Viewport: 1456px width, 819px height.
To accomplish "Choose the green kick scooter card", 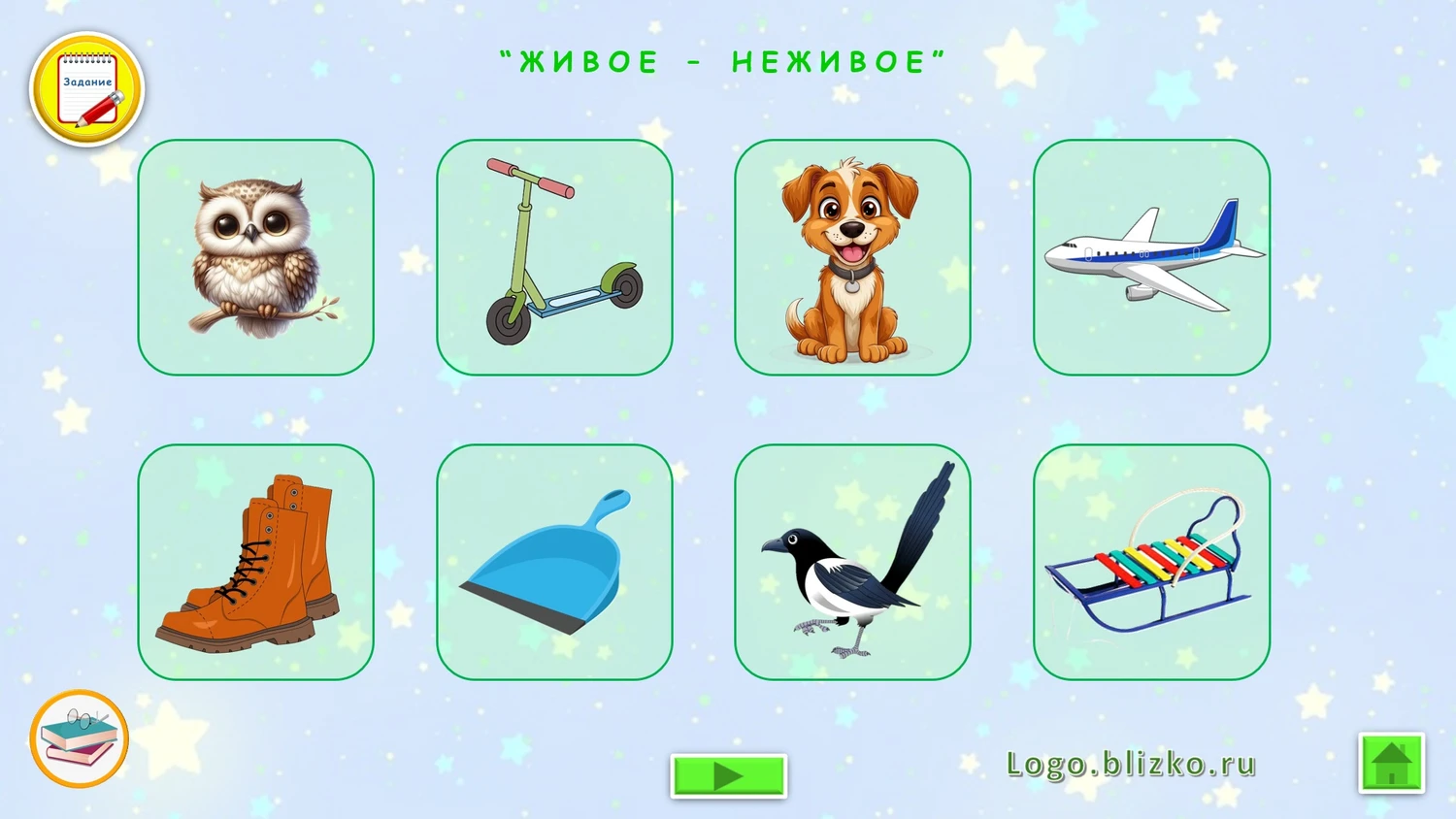I will (554, 257).
